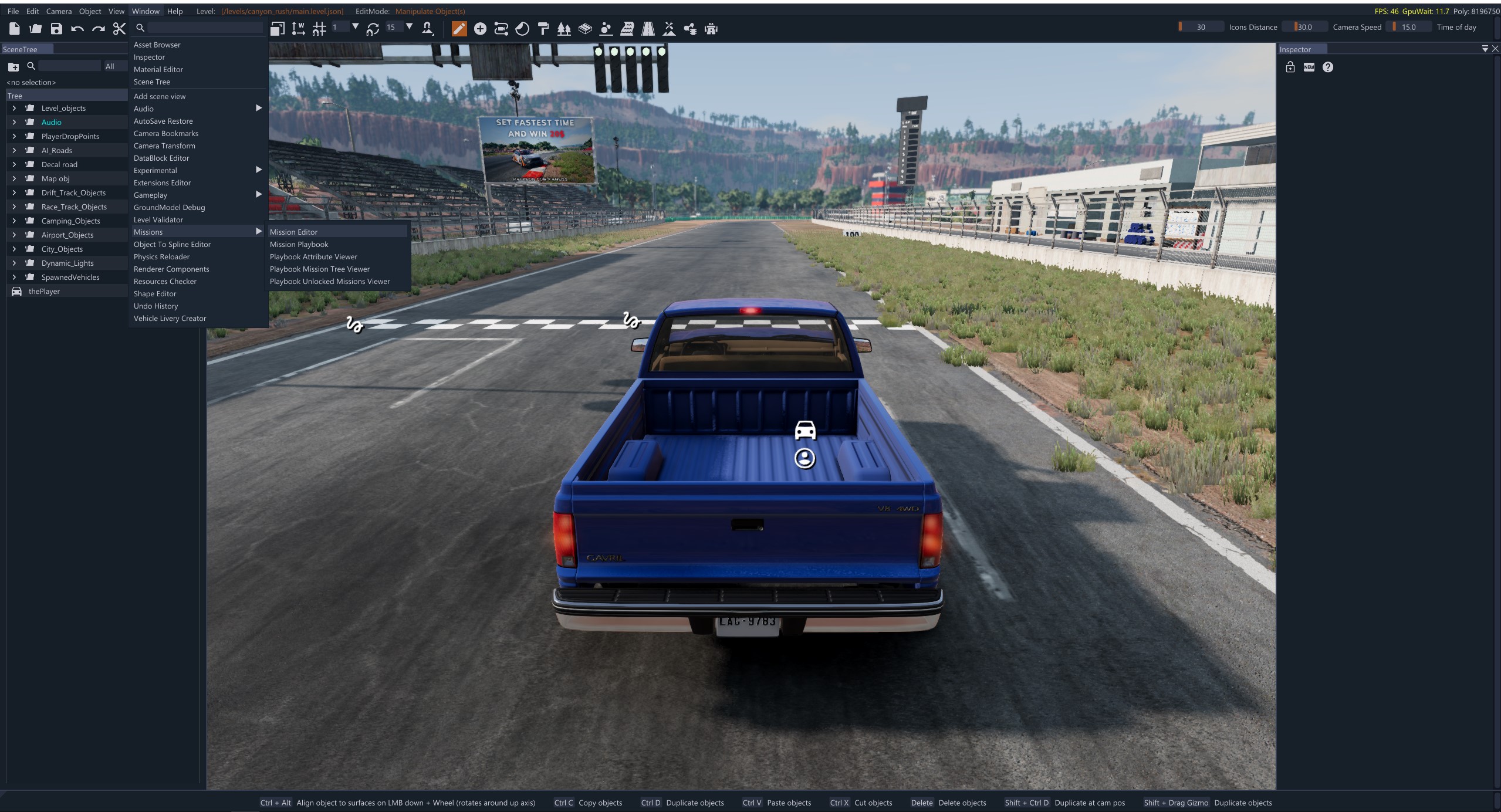The width and height of the screenshot is (1501, 812).
Task: Click the save floppy disk toolbar icon
Action: (x=56, y=29)
